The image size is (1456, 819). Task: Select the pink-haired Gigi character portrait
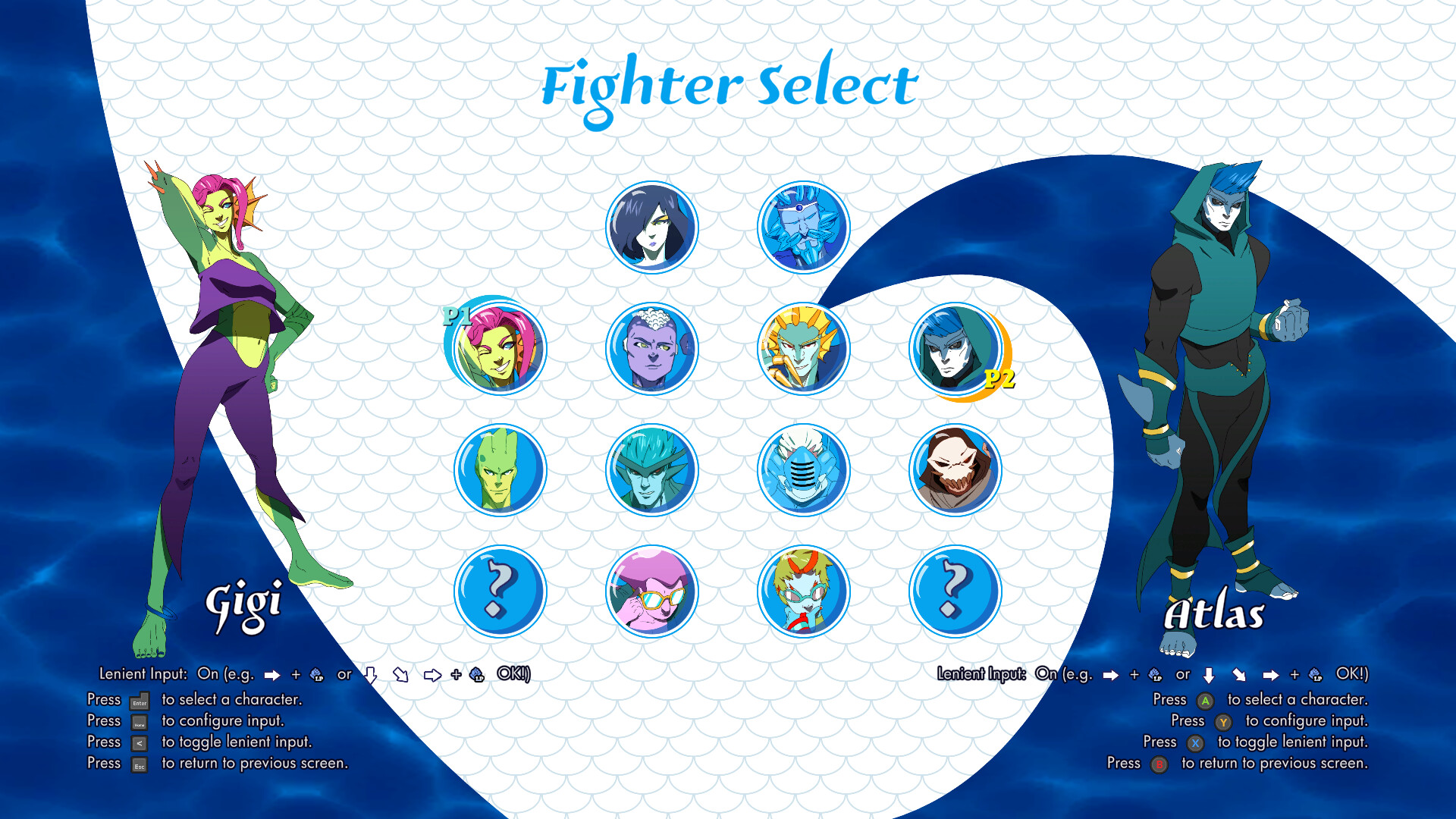[499, 348]
